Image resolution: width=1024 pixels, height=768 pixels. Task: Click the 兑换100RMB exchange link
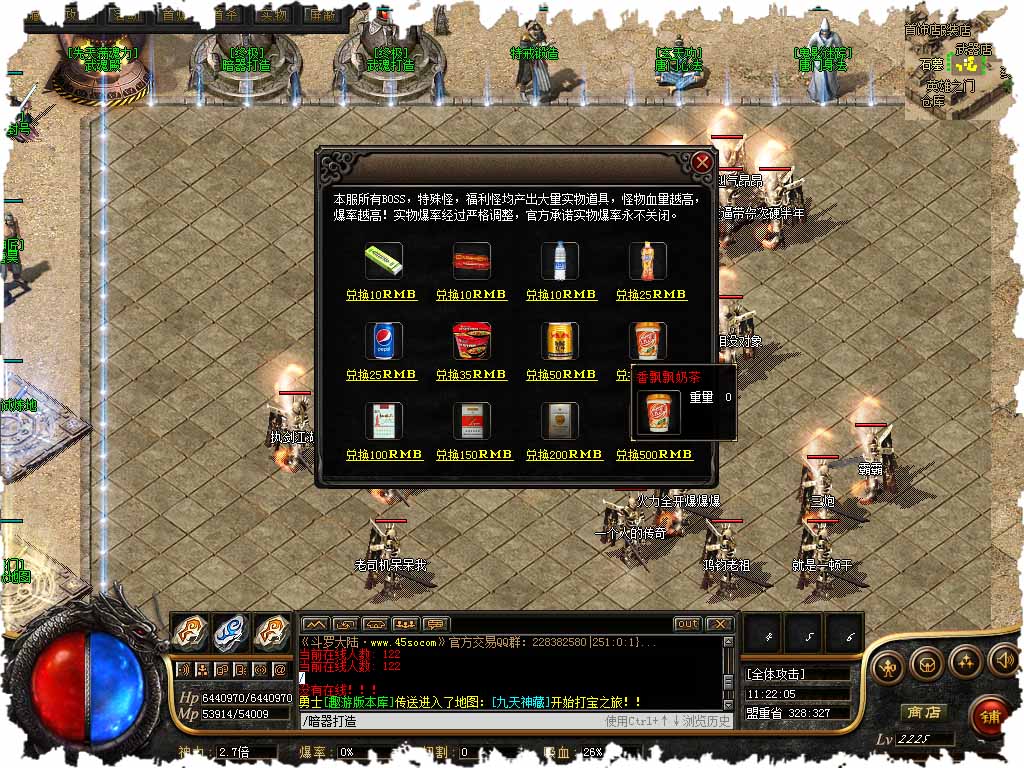point(384,455)
